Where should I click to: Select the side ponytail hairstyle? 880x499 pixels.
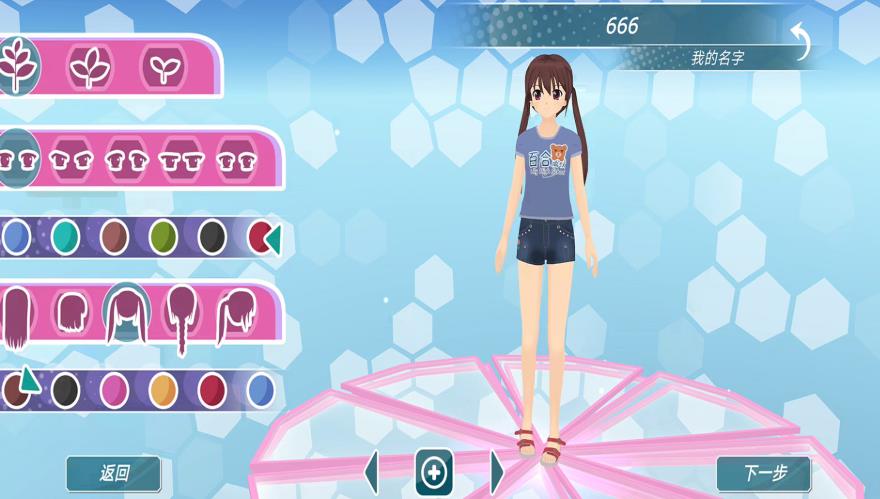(236, 315)
